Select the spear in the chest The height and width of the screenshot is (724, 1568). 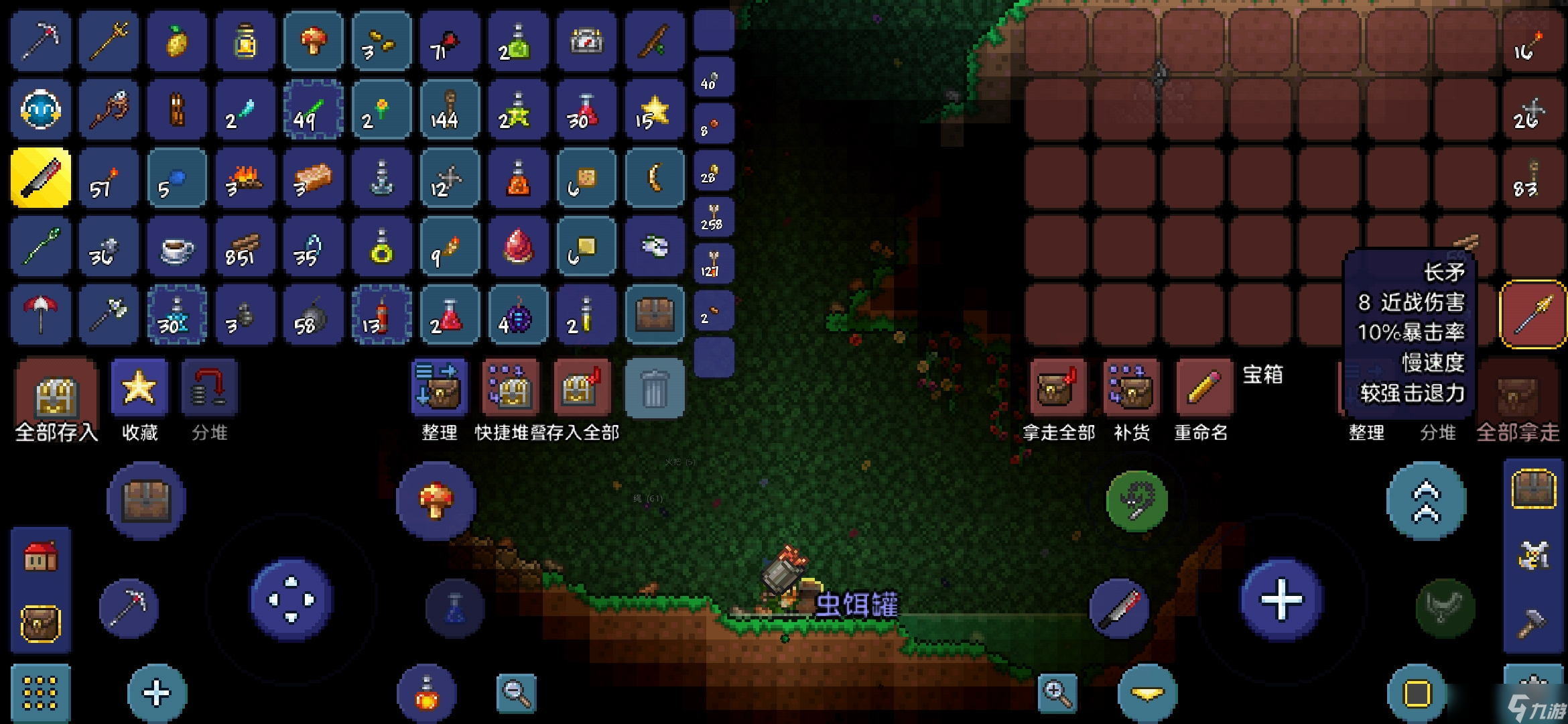point(1533,314)
